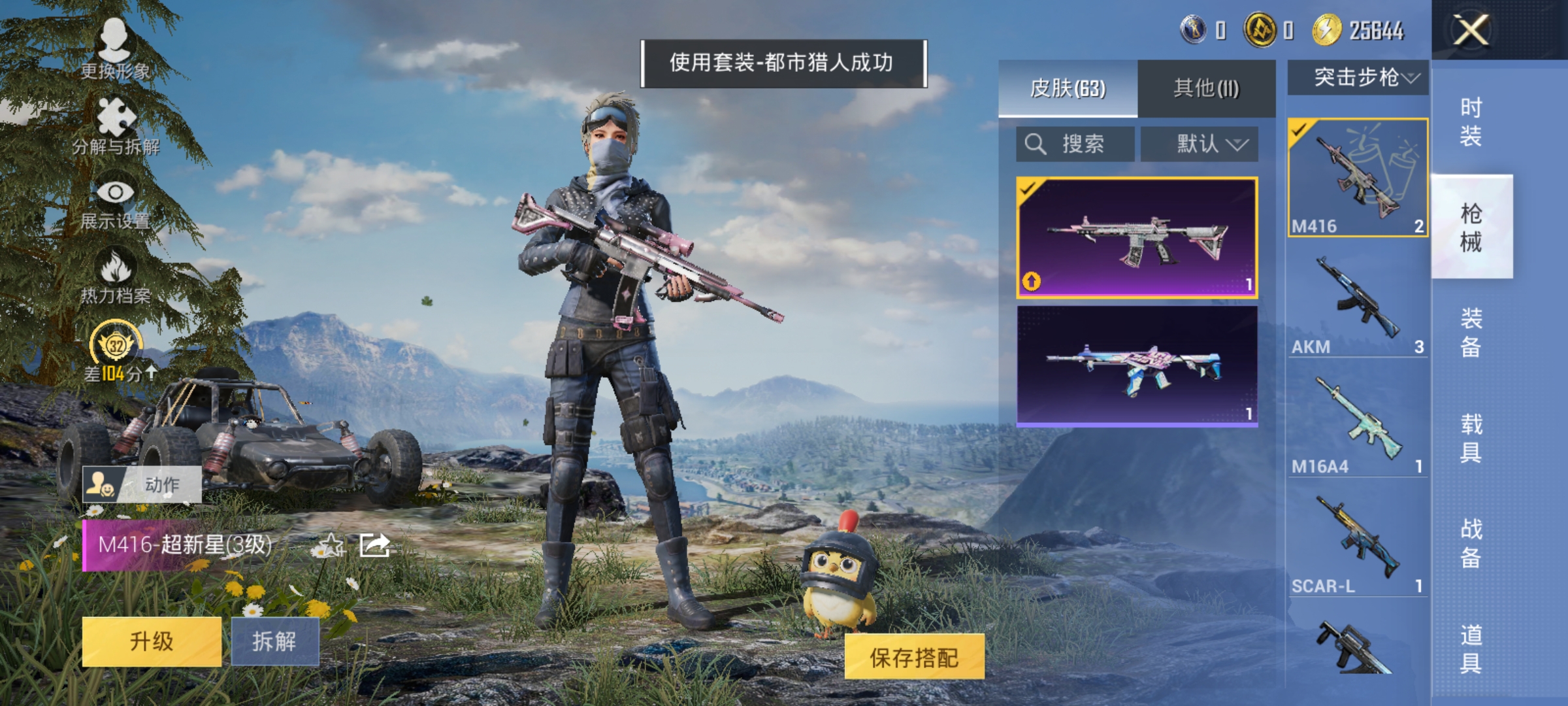1568x706 pixels.
Task: Open the 默认 sort dropdown
Action: (x=1200, y=143)
